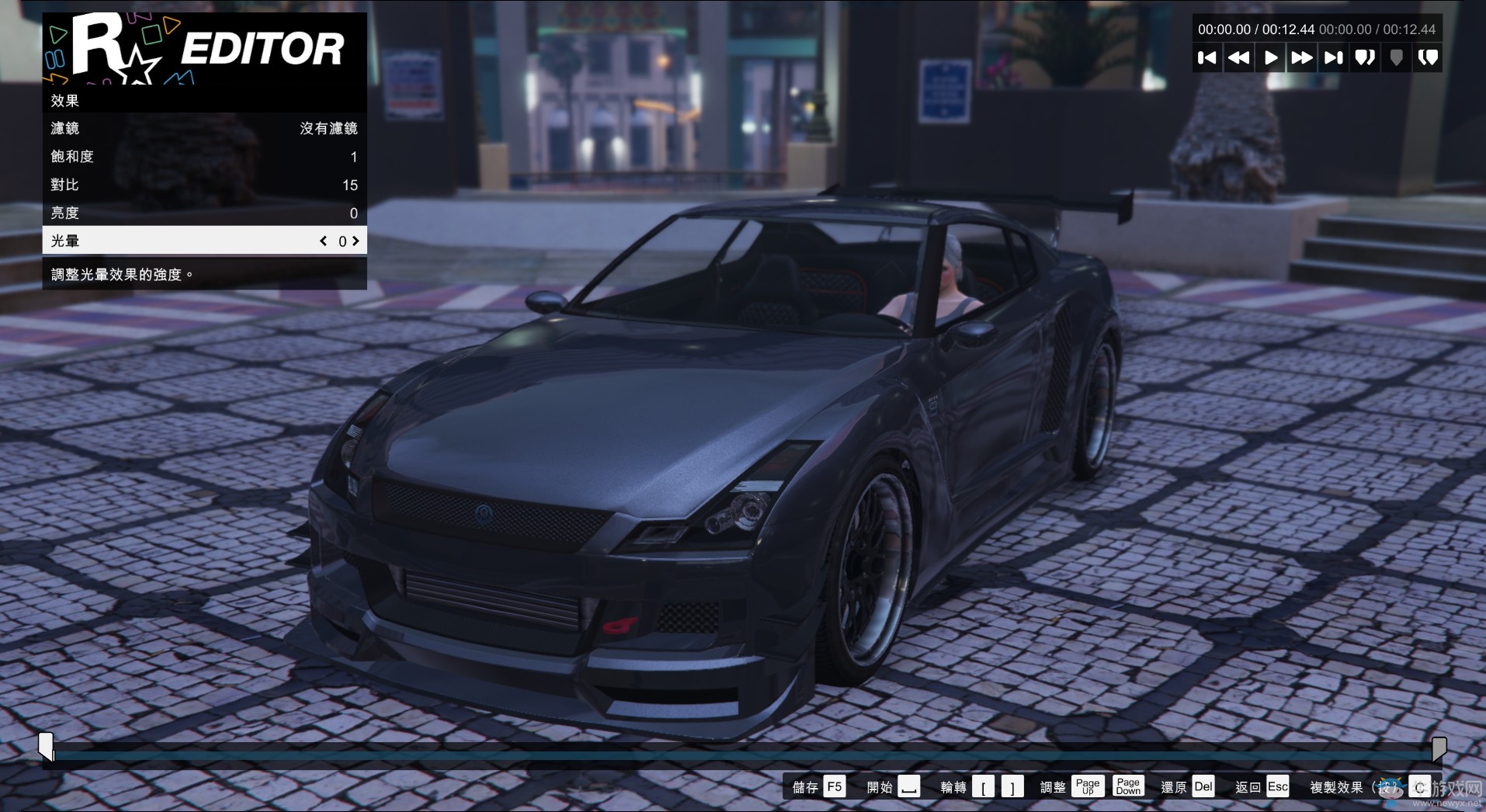Click the fast-forward playback icon
Image resolution: width=1486 pixels, height=812 pixels.
(1301, 57)
